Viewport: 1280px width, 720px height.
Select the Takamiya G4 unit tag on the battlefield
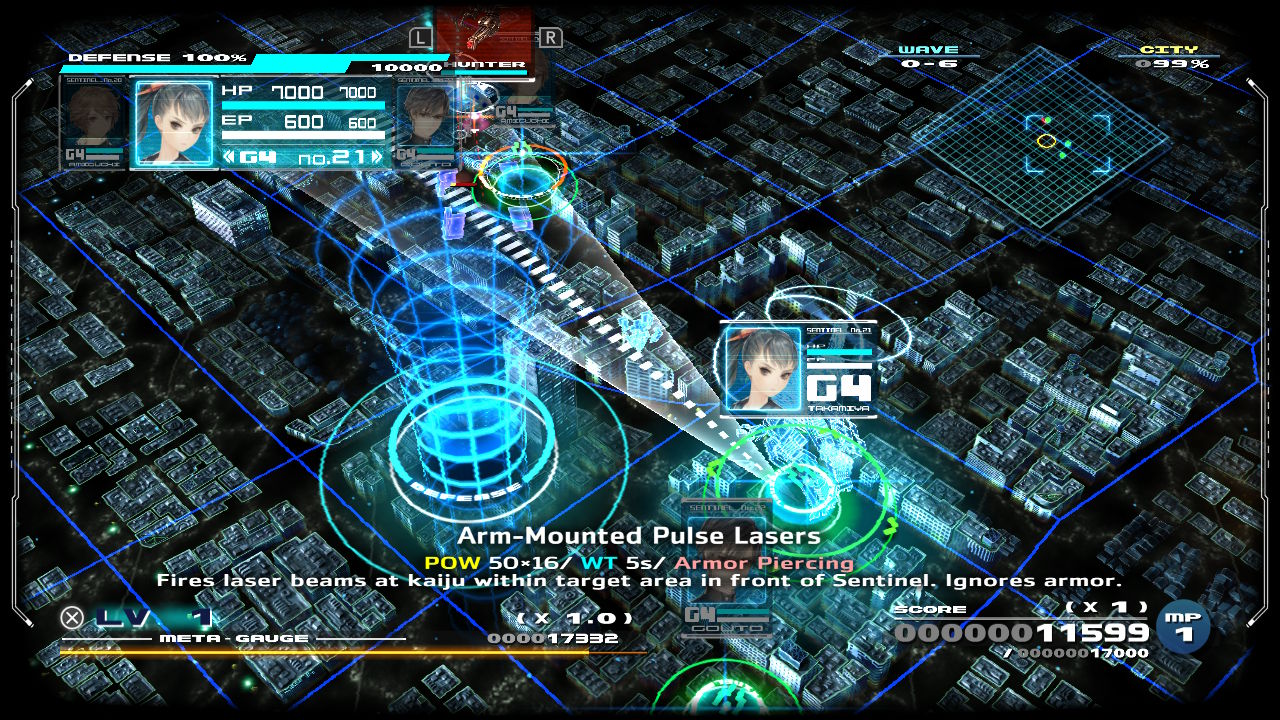click(797, 368)
